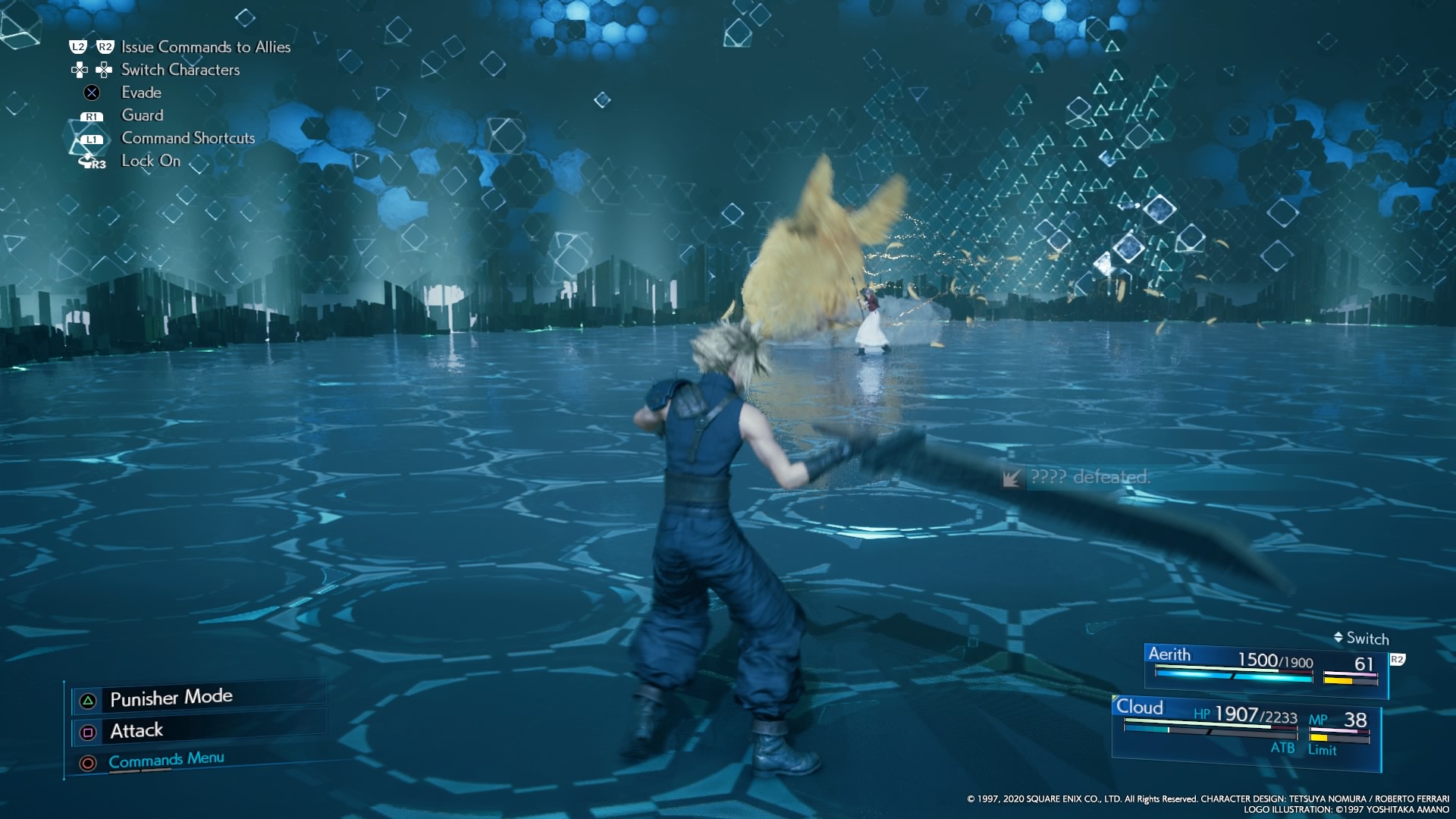The width and height of the screenshot is (1456, 819).
Task: Select the L2 button icon for ally commands
Action: [77, 47]
